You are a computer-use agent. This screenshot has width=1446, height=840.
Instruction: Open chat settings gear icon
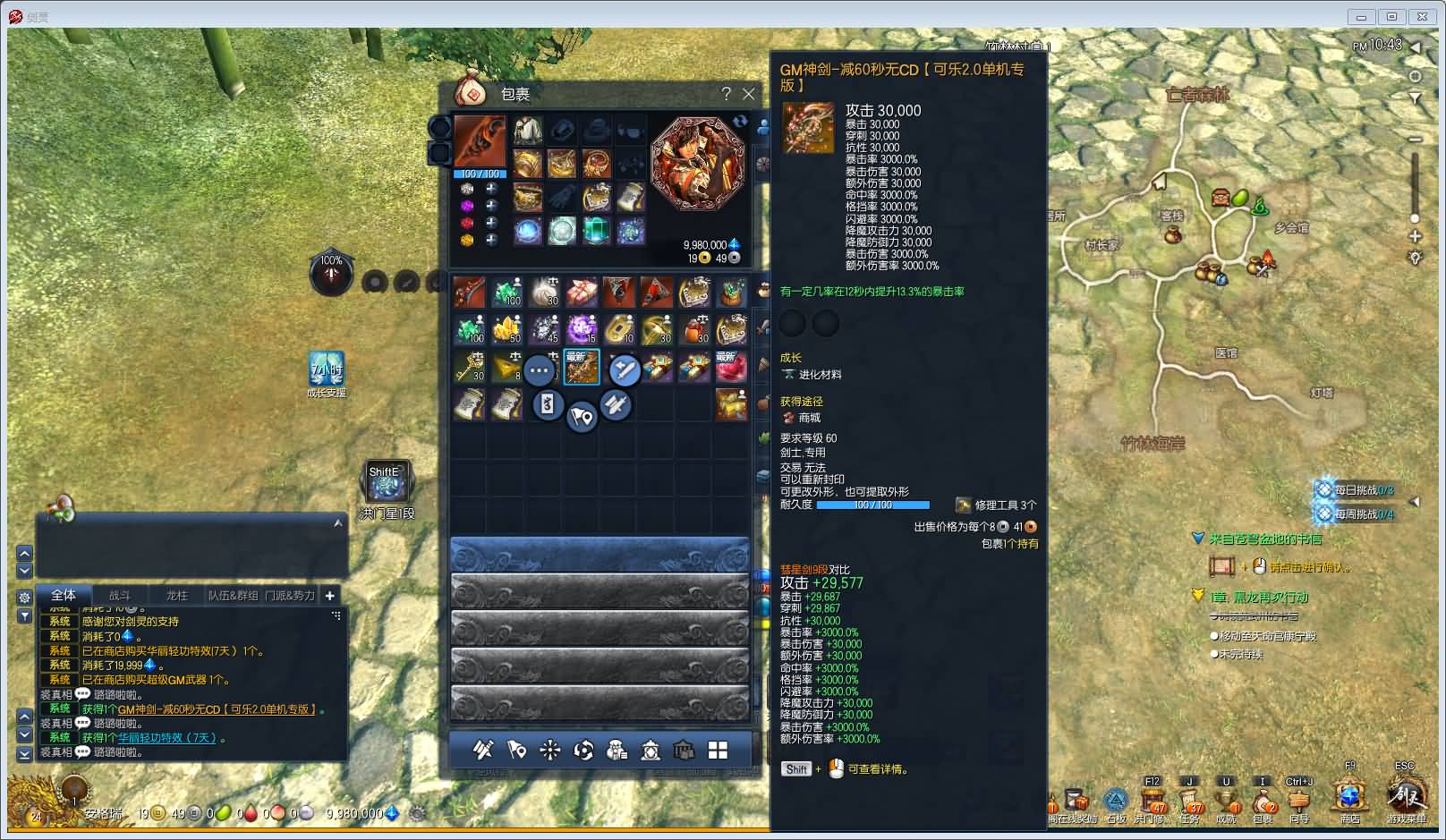pyautogui.click(x=24, y=597)
